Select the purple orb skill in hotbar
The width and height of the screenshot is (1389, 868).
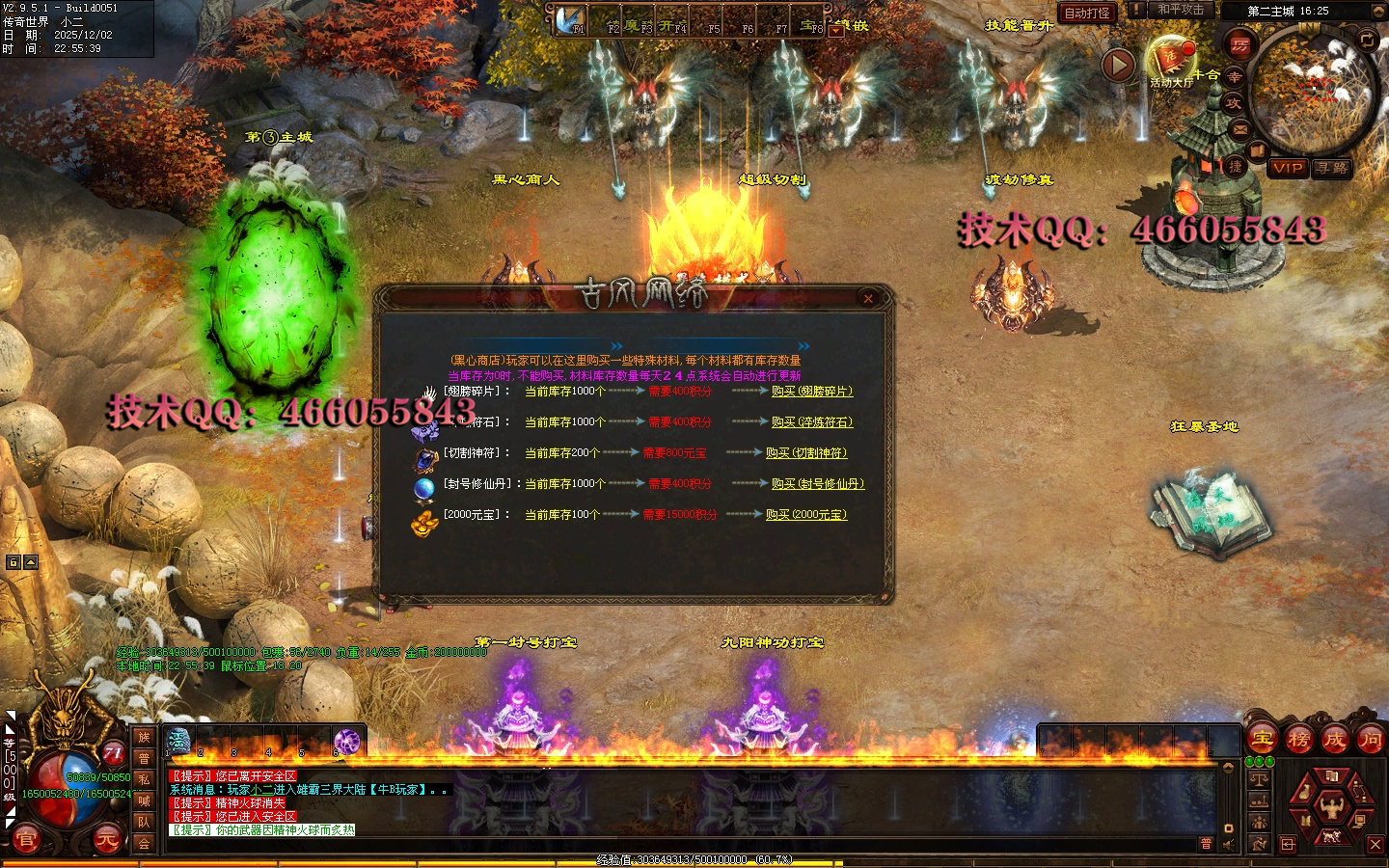click(x=346, y=742)
